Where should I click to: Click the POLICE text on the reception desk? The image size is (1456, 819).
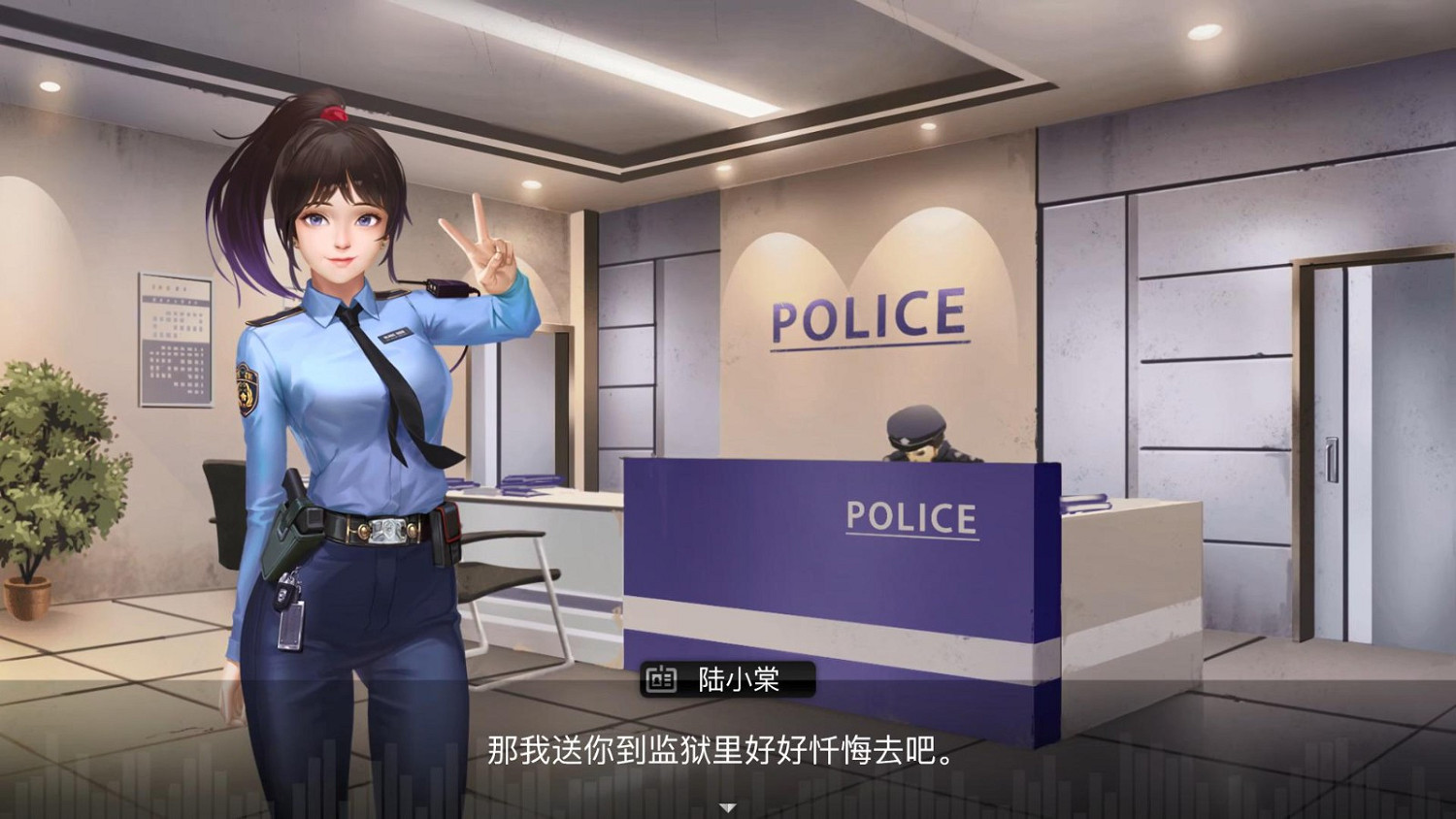912,517
